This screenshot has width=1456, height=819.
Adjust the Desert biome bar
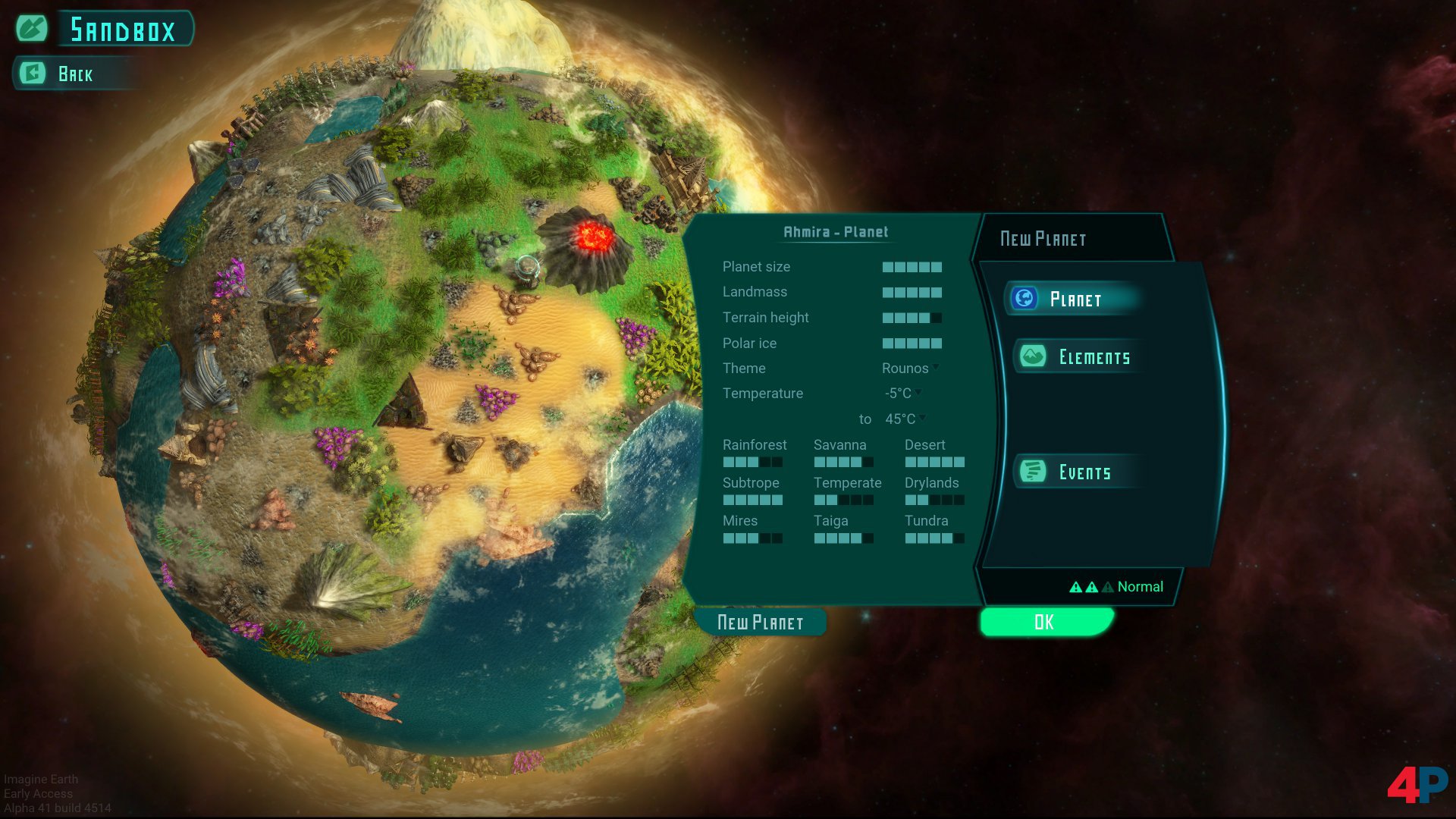click(934, 462)
